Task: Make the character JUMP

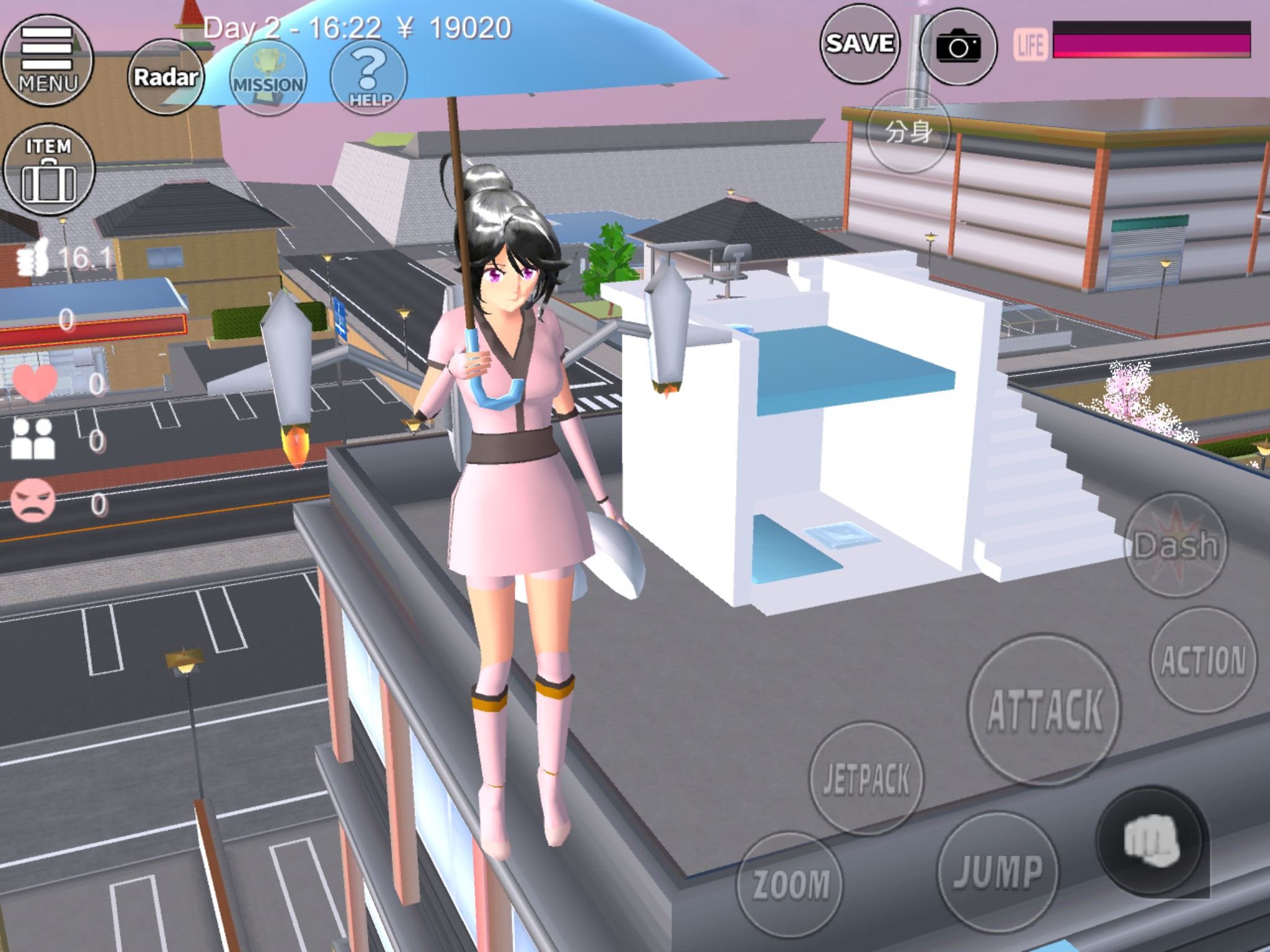Action: 997,871
